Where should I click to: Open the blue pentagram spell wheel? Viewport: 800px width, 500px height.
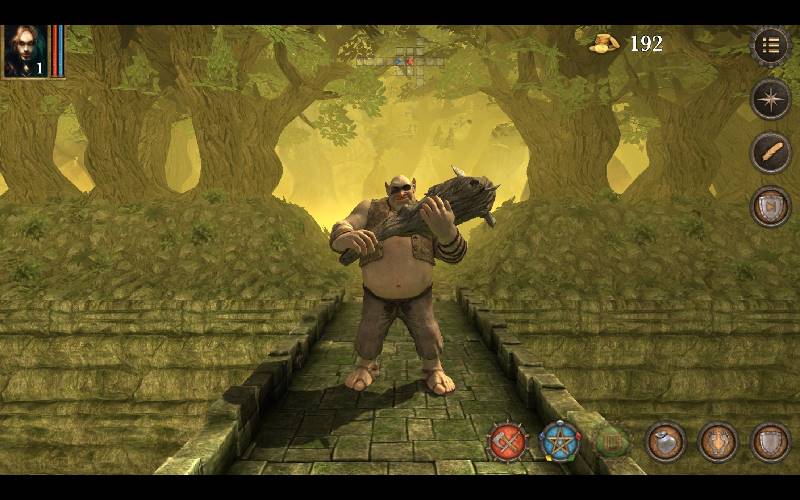pos(560,441)
